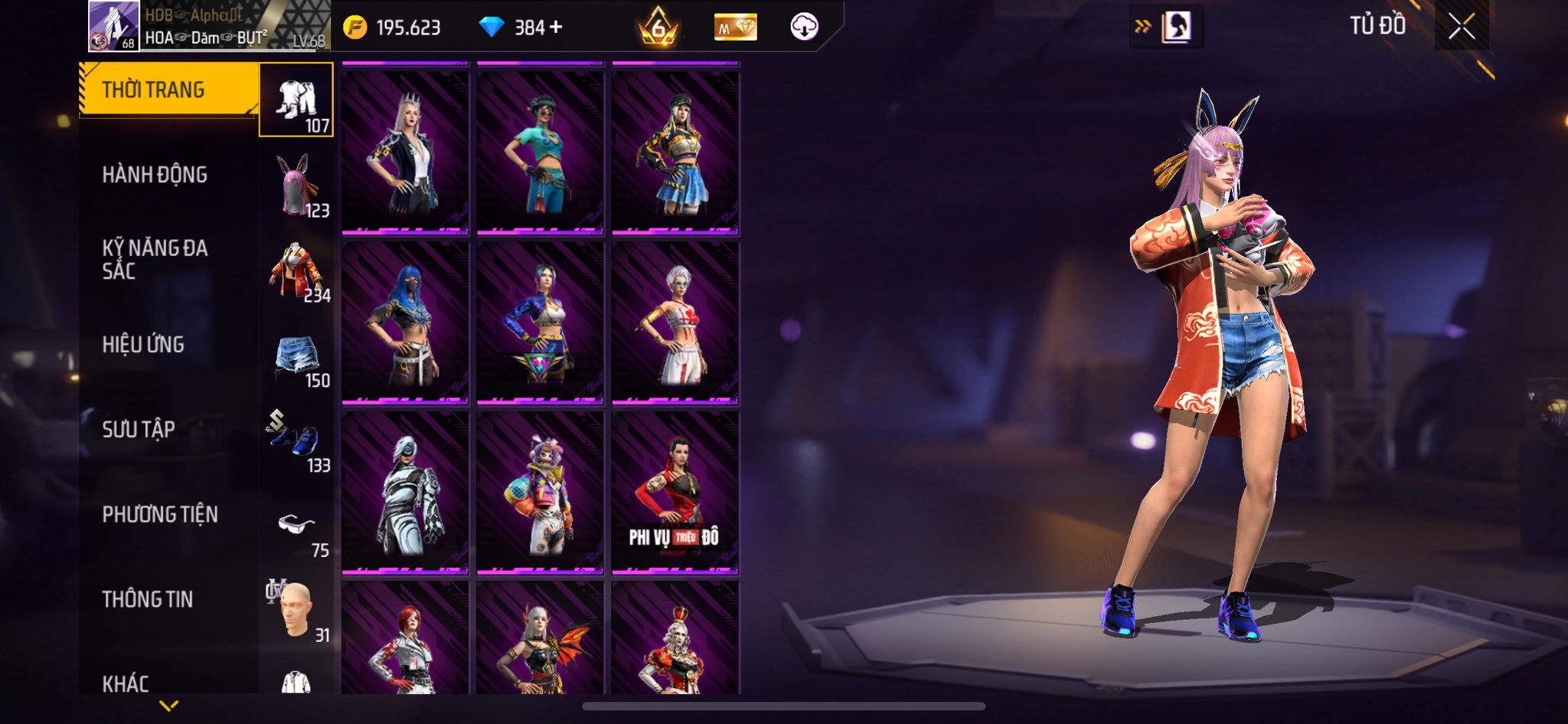The height and width of the screenshot is (724, 1568).
Task: Select the Phi Vụ Triệu Đô outfit
Action: click(675, 493)
